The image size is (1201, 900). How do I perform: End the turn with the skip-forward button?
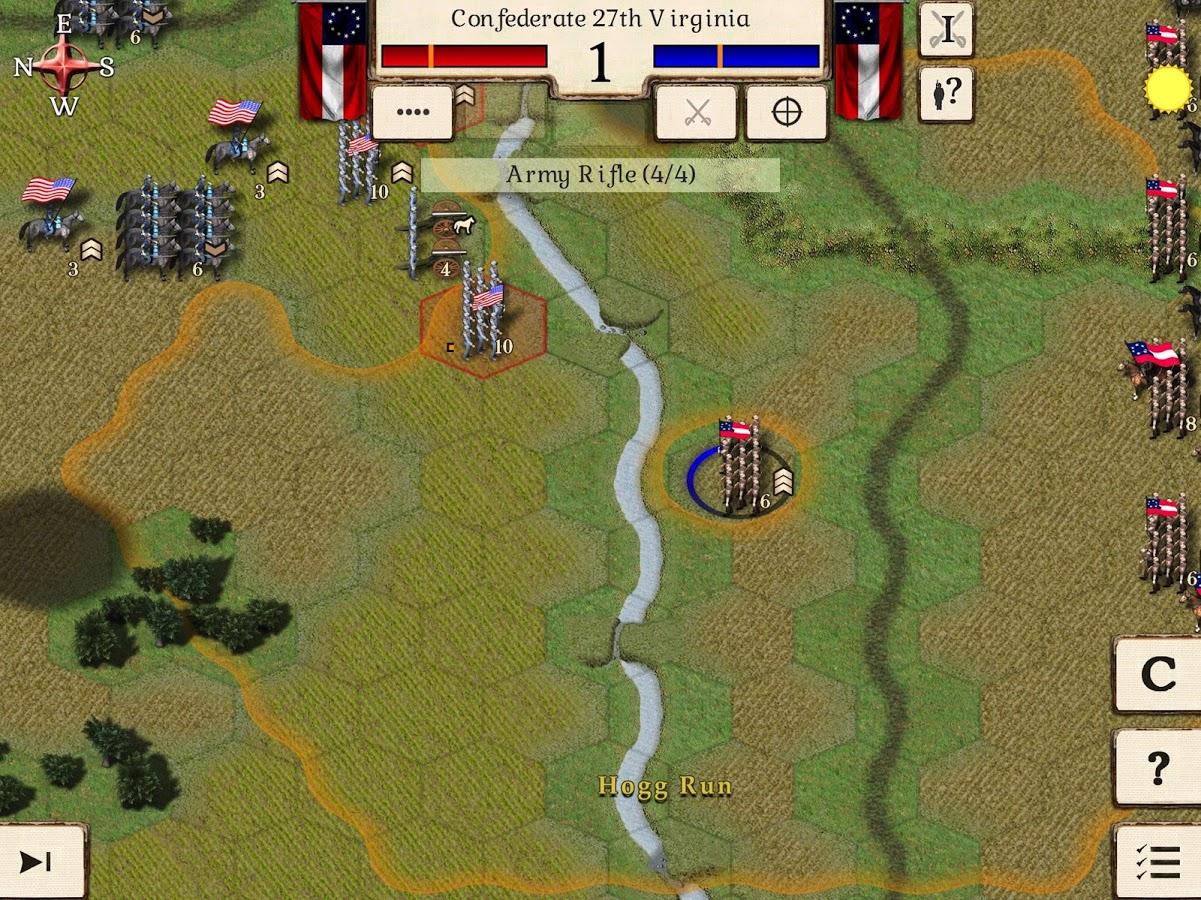tap(38, 861)
